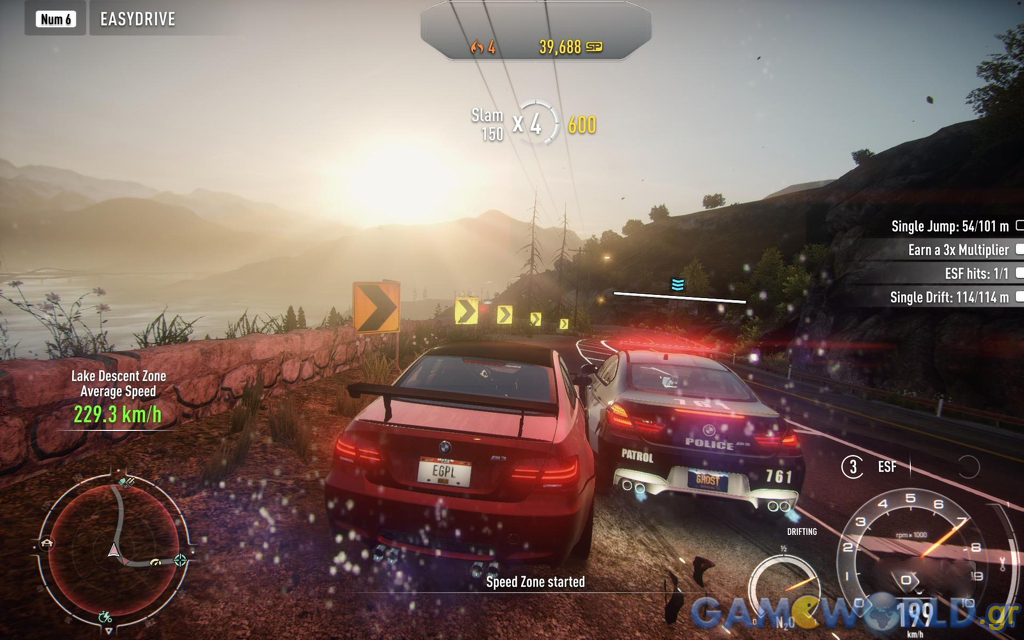Select the ESF hits objective
This screenshot has height=640, width=1024.
964,273
